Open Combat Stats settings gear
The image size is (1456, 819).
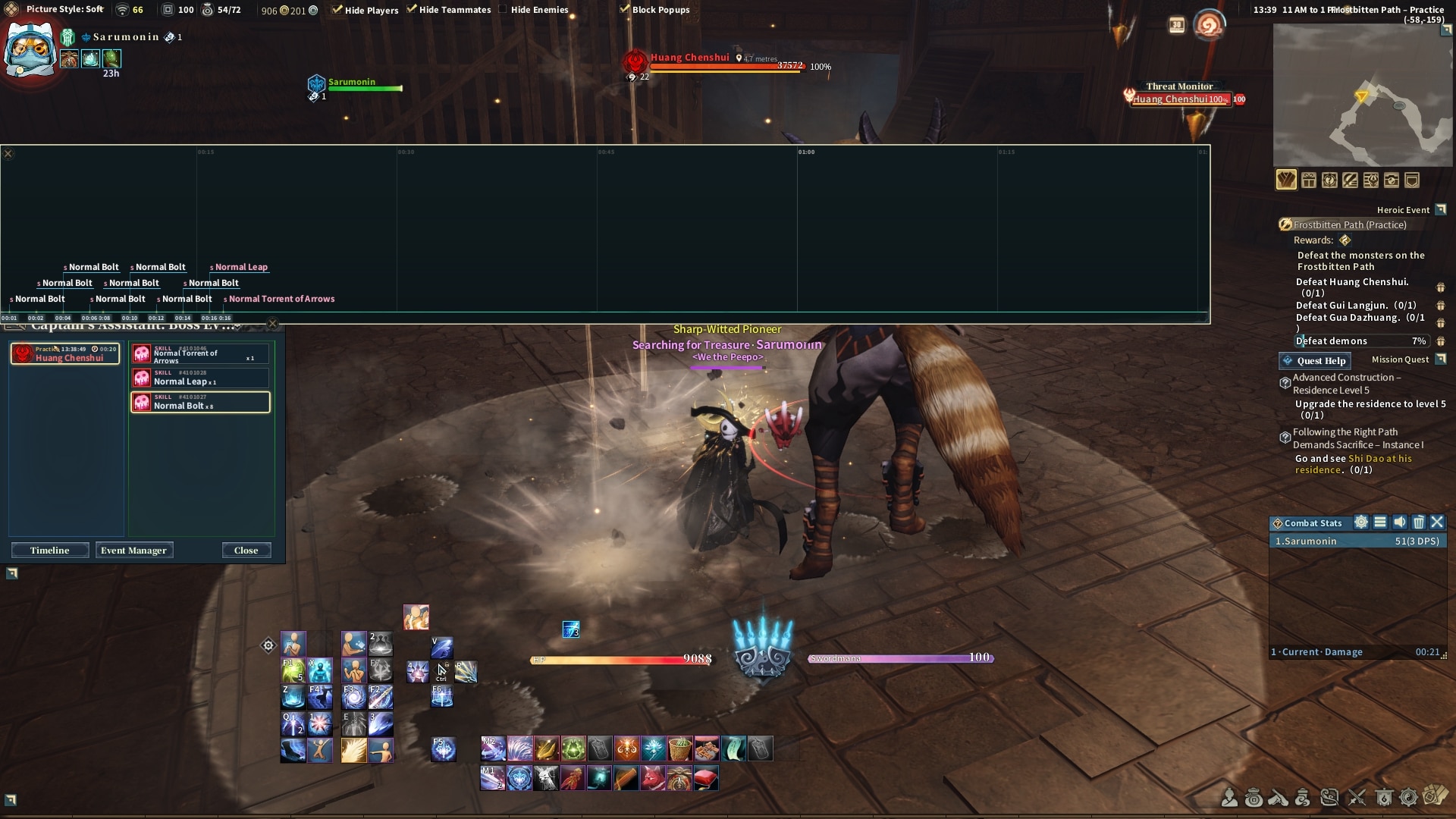1361,522
